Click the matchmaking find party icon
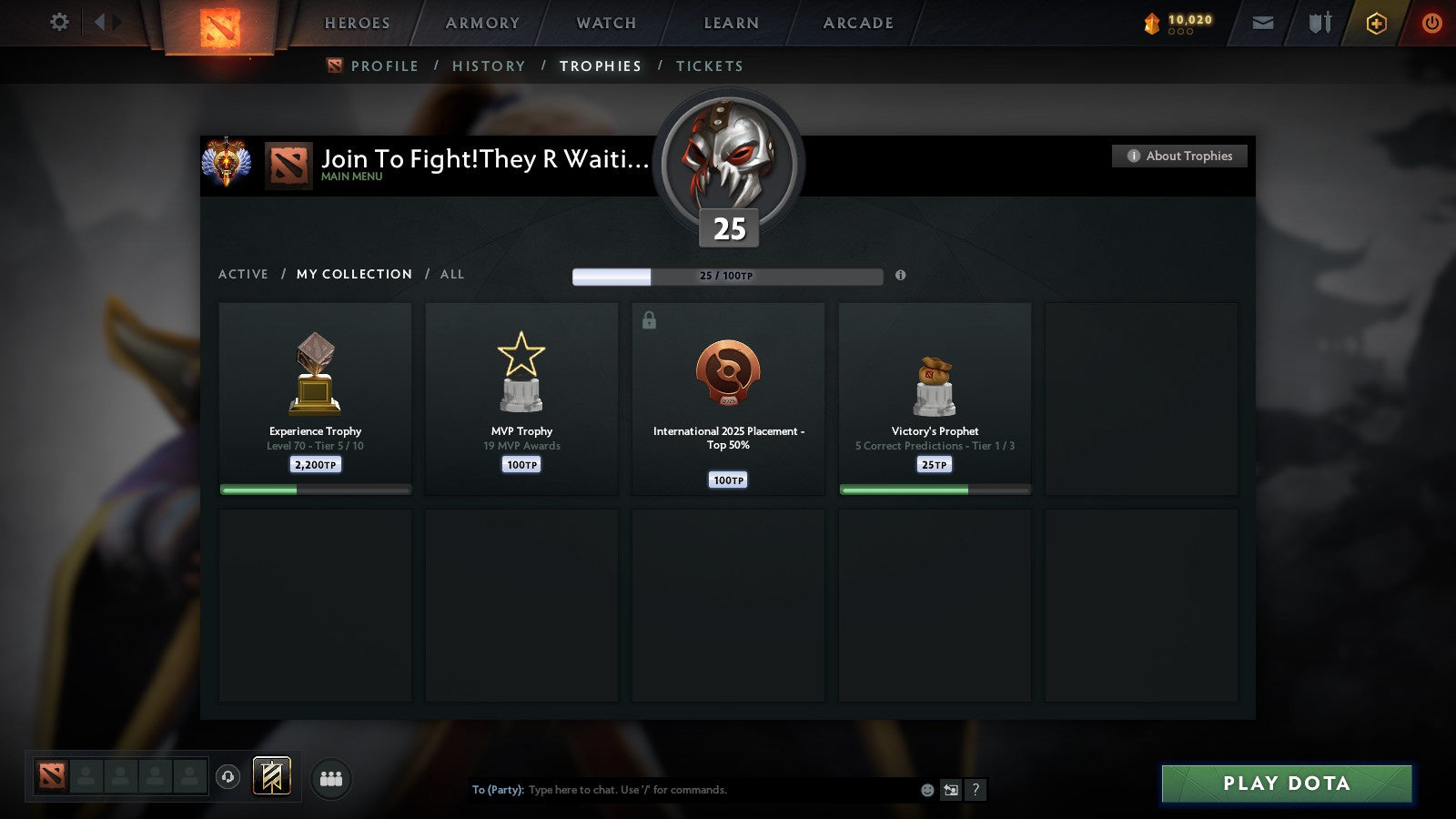Image resolution: width=1456 pixels, height=819 pixels. 332,778
